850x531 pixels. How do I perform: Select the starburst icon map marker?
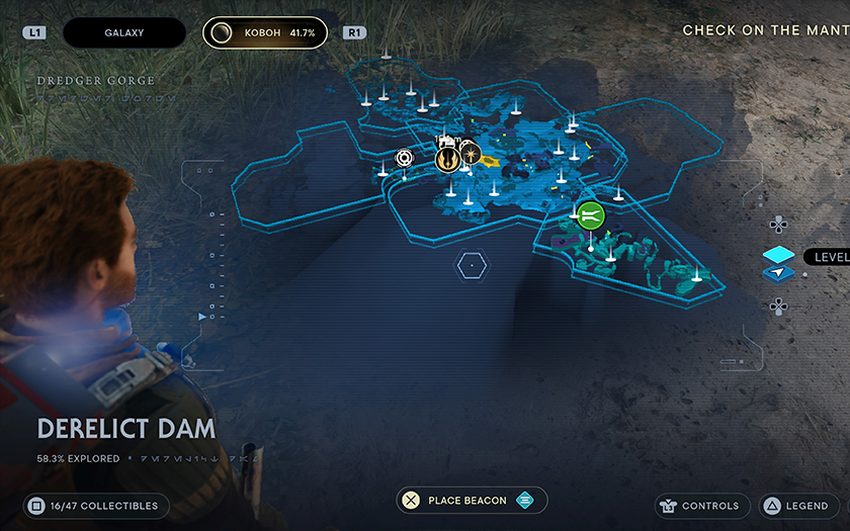[469, 154]
